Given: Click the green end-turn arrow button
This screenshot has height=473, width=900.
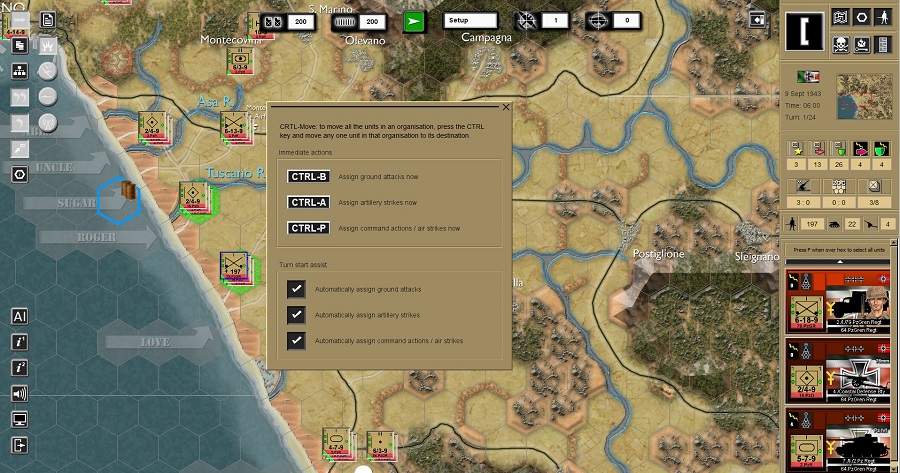Looking at the screenshot, I should [416, 20].
